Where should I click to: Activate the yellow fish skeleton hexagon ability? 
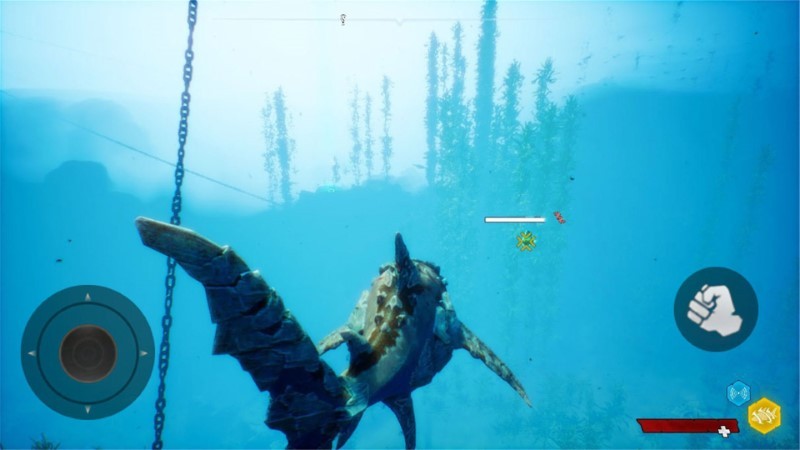click(765, 414)
